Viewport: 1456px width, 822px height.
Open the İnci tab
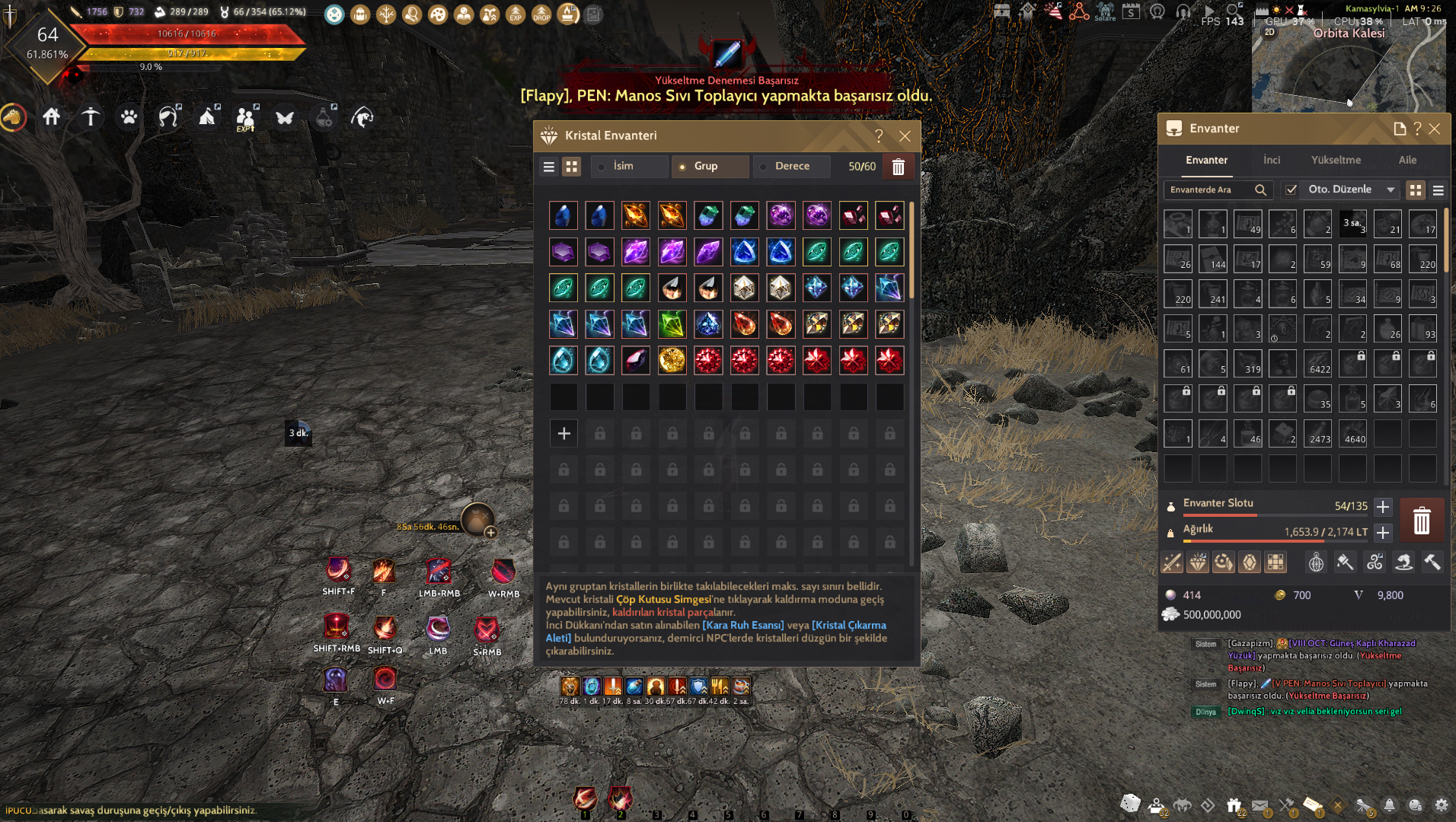[x=1272, y=160]
